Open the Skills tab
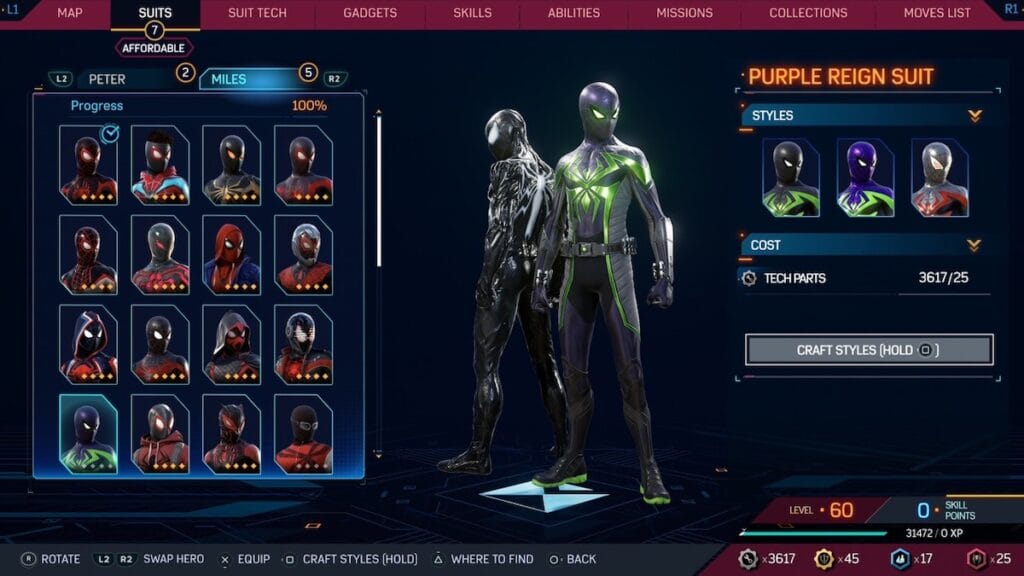Viewport: 1024px width, 576px height. (x=472, y=13)
